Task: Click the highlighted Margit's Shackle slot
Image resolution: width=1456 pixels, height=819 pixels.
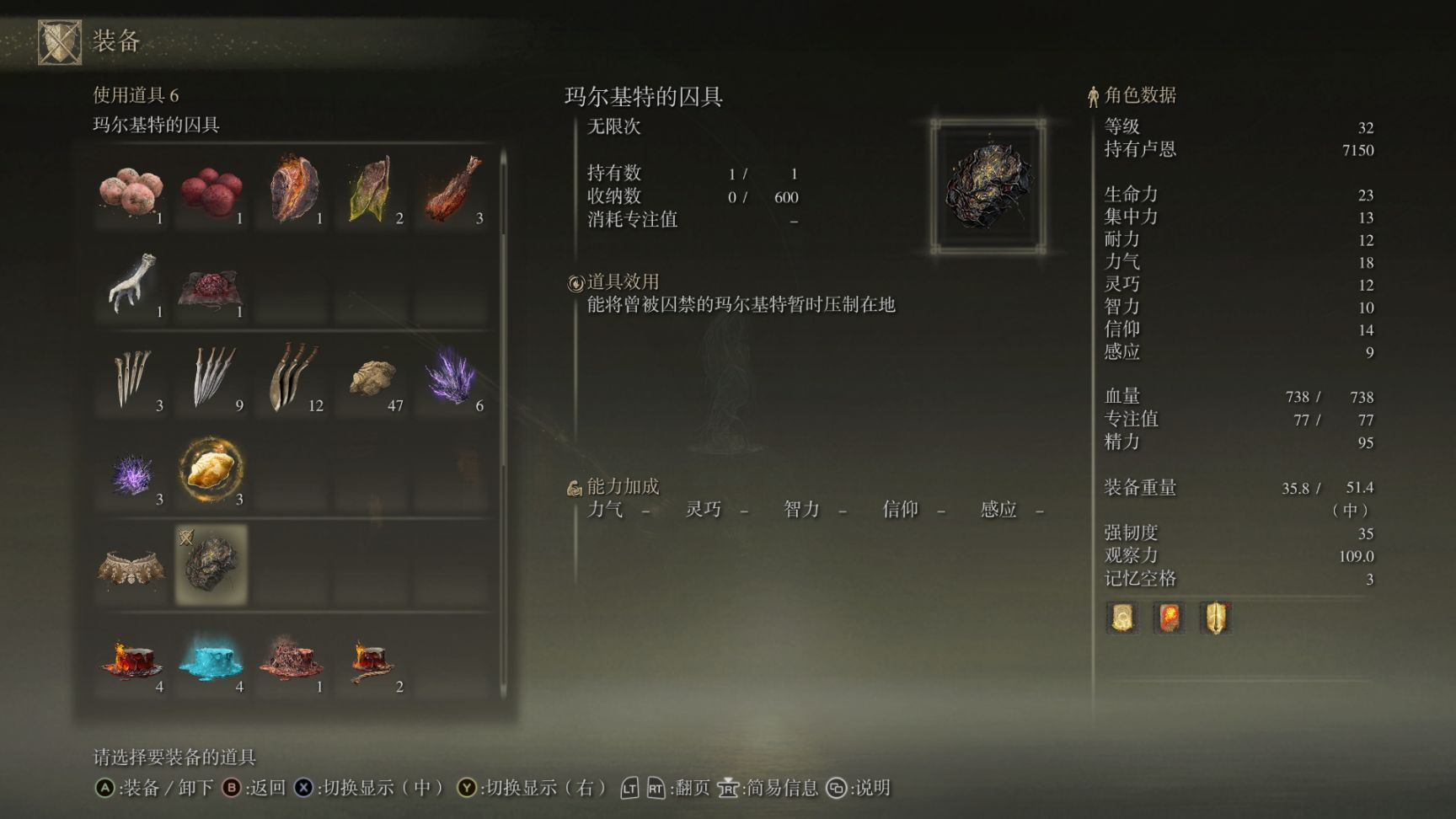Action: [x=211, y=565]
